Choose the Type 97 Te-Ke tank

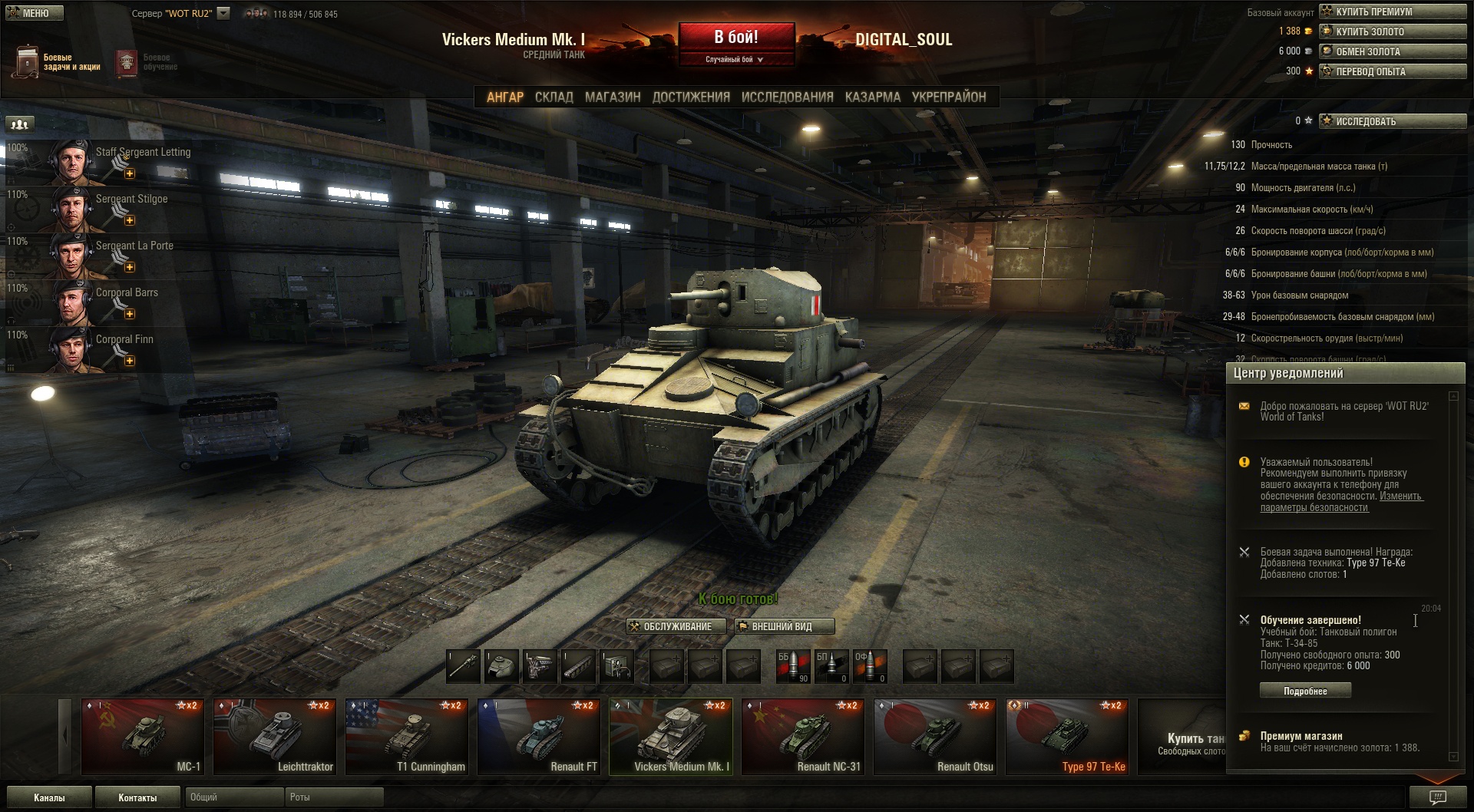coord(1067,737)
